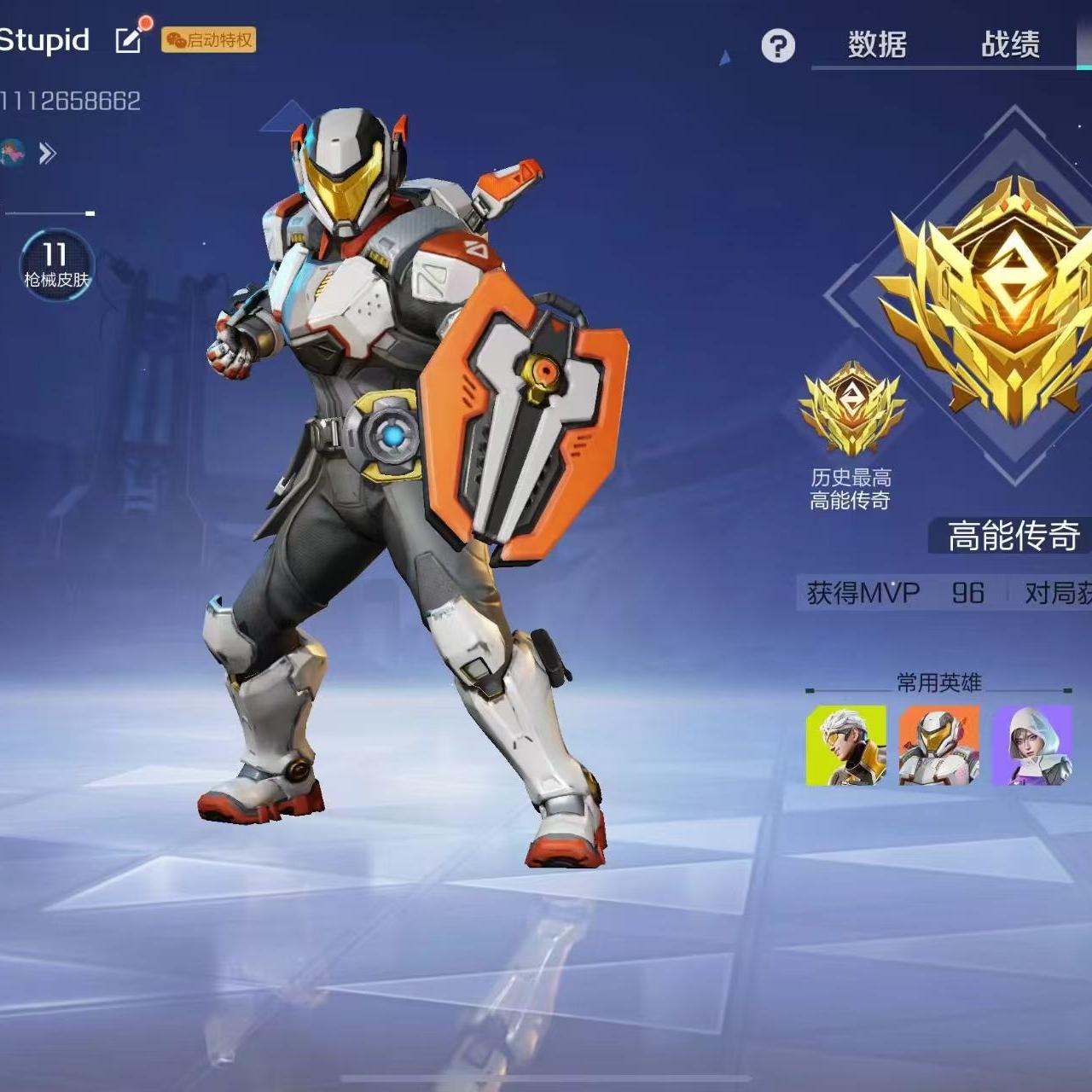The image size is (1092, 1092).
Task: Select the armored helmet hero portrait
Action: [938, 745]
